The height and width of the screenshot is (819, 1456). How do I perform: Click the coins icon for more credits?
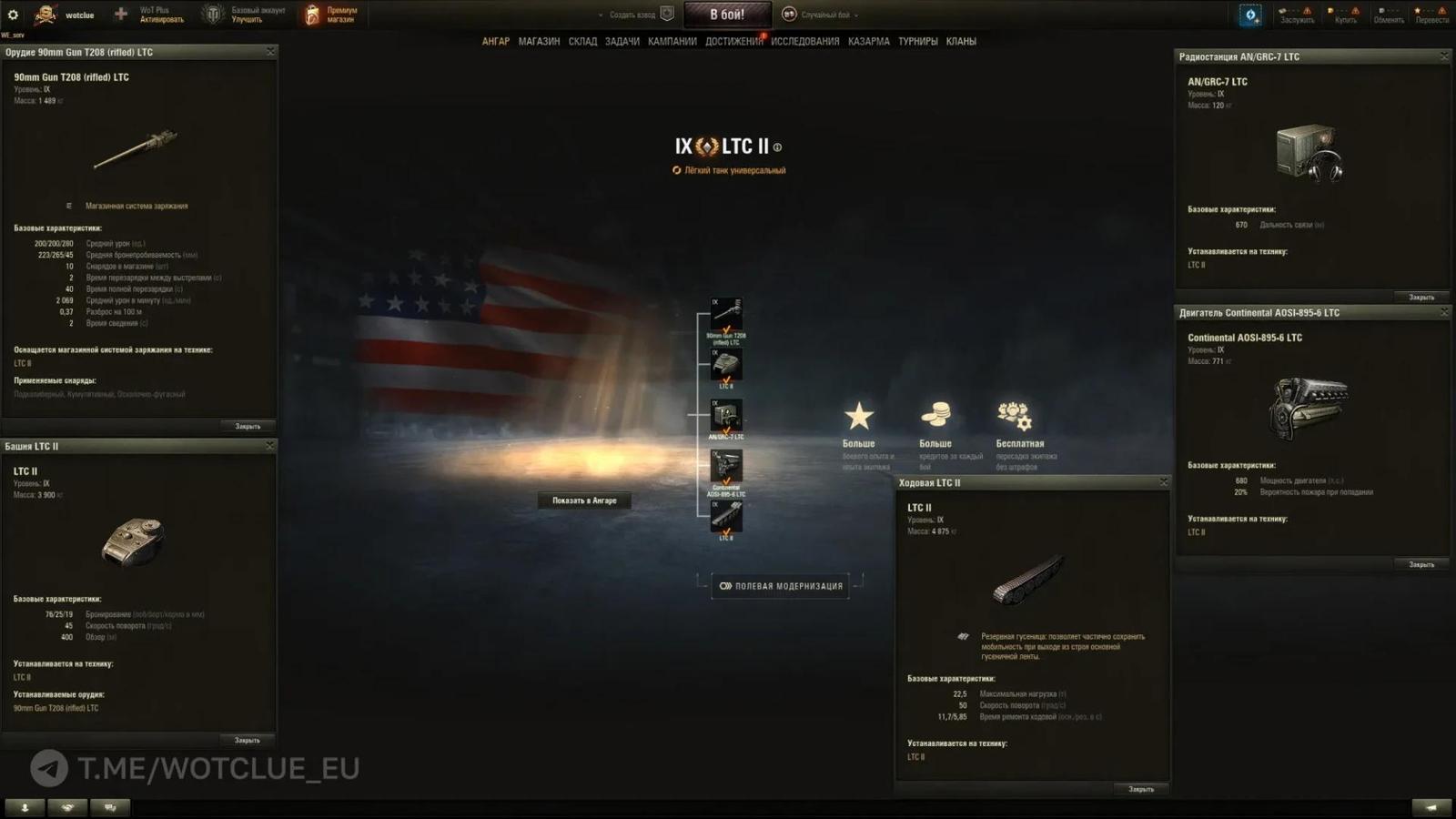[935, 417]
